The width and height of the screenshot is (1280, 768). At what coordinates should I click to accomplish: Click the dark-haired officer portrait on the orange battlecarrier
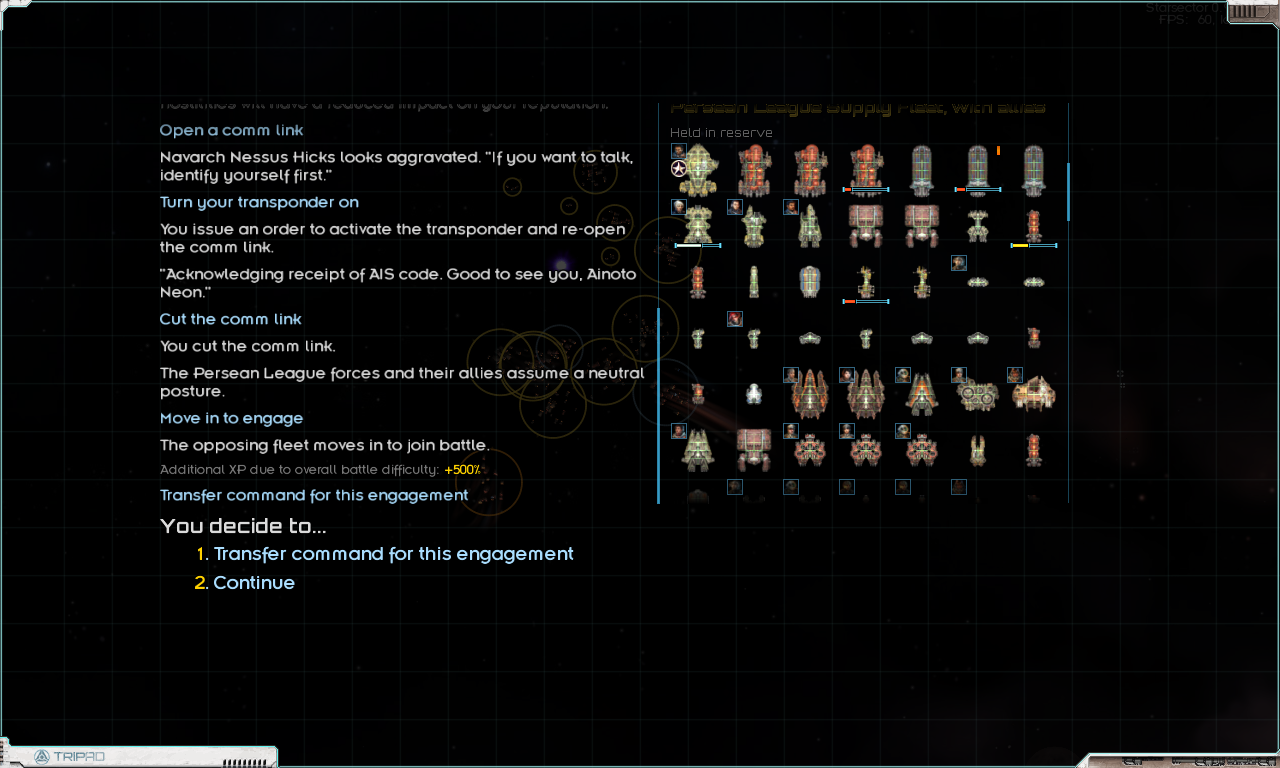tap(847, 374)
